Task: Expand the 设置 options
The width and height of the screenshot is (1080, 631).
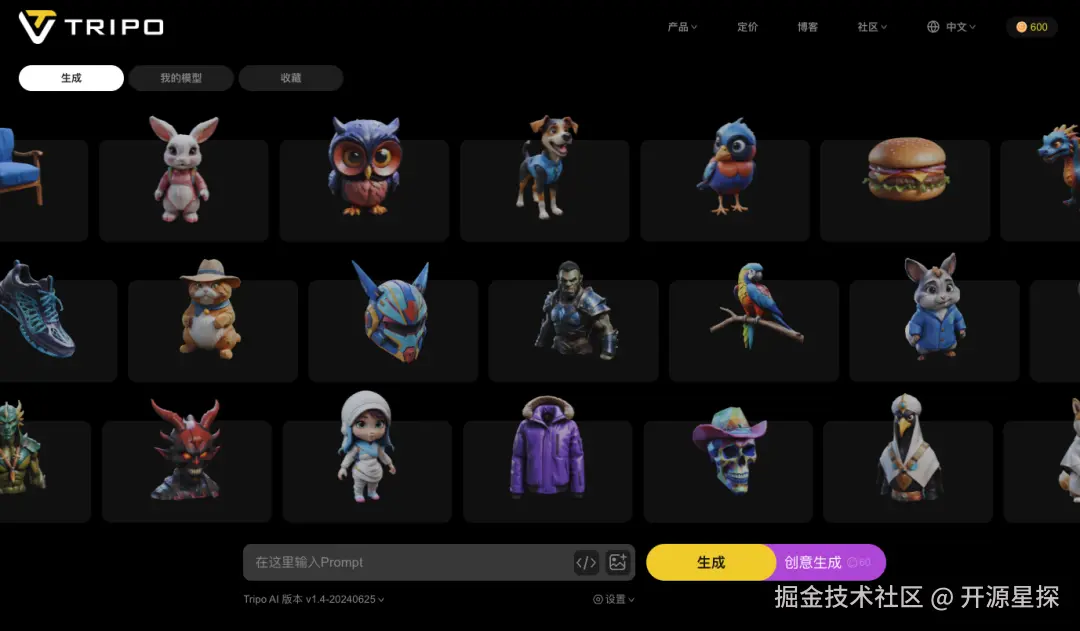Action: pos(614,600)
